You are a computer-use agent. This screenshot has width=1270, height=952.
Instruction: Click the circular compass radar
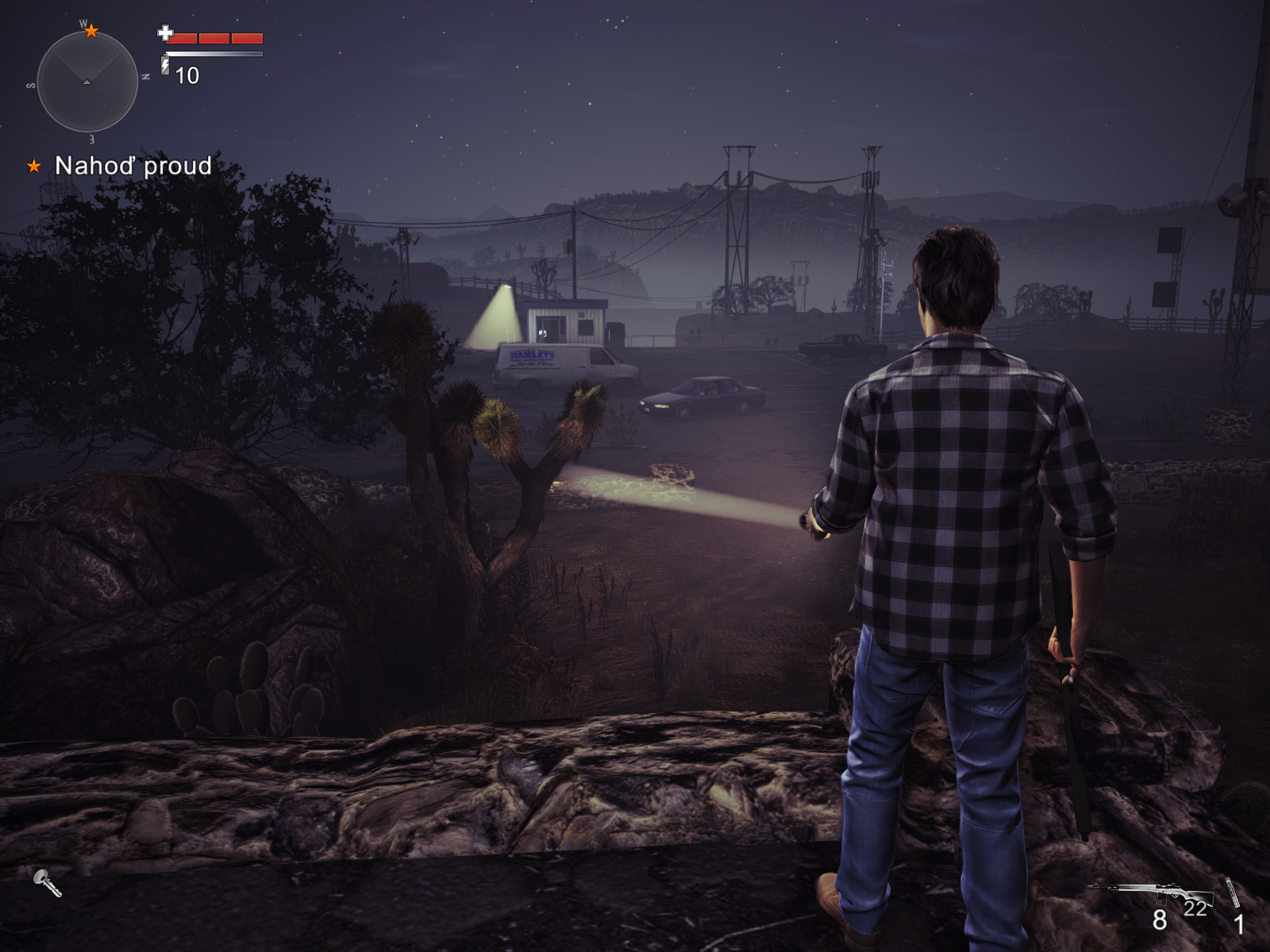(87, 82)
